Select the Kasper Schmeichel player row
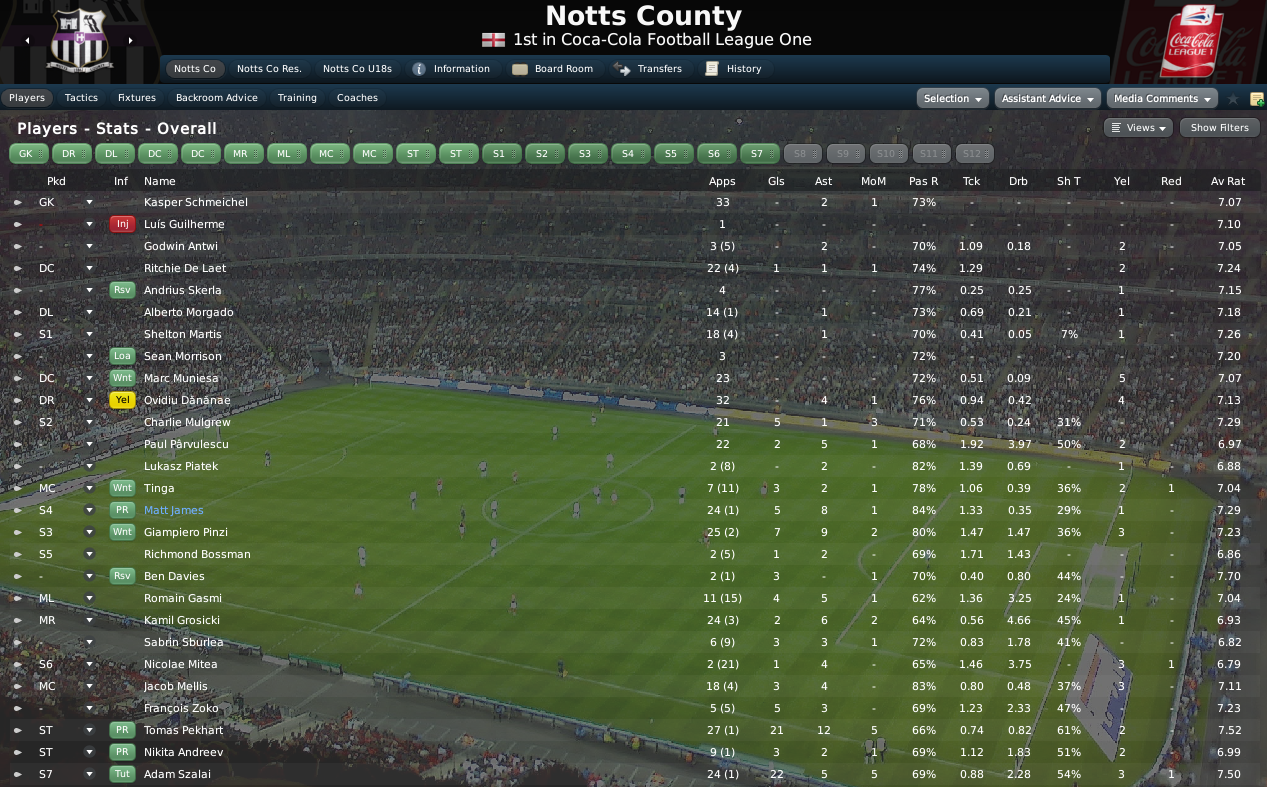The height and width of the screenshot is (787, 1267). point(195,202)
